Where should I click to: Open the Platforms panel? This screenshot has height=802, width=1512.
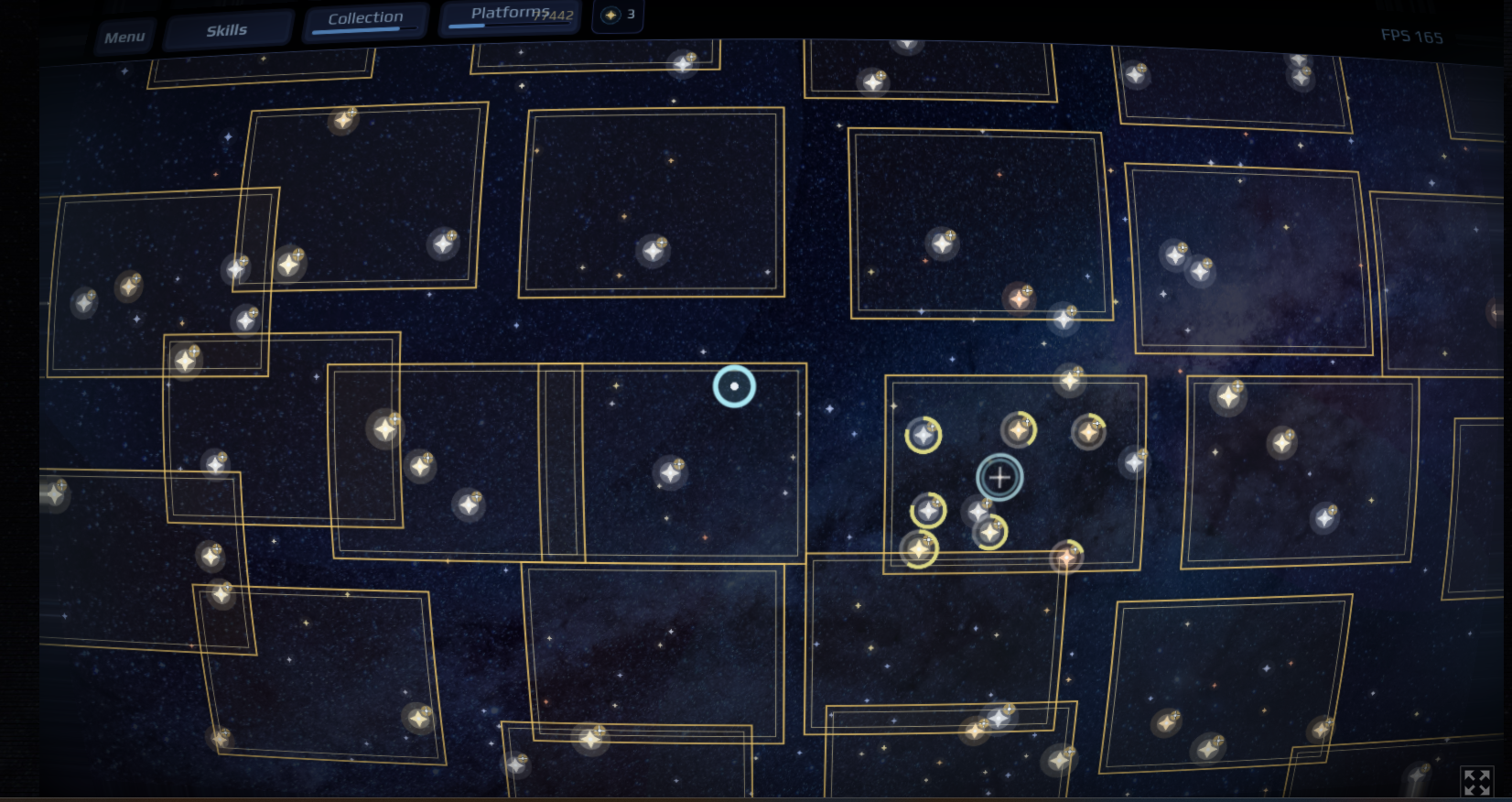pyautogui.click(x=509, y=14)
